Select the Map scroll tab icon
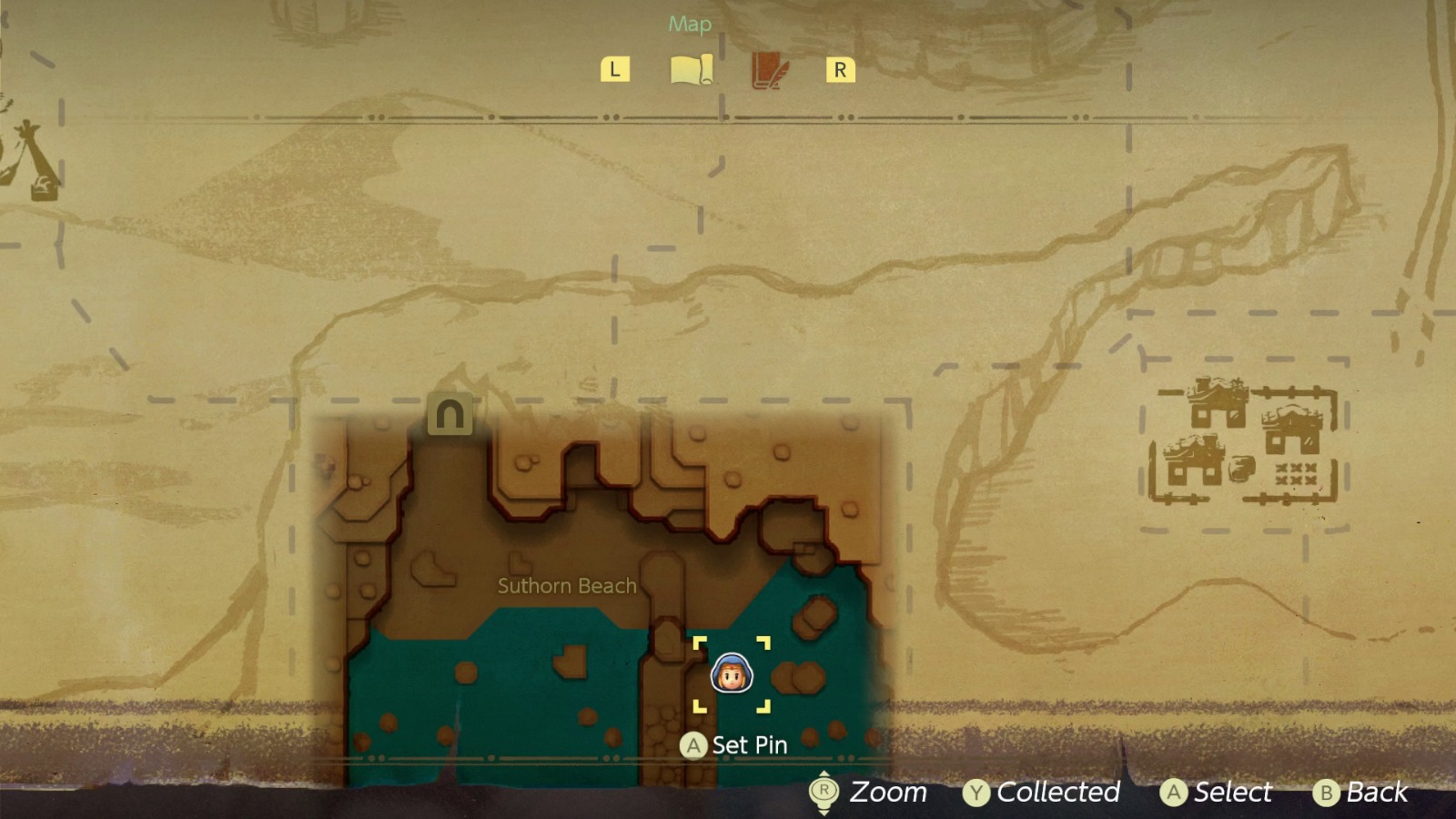The image size is (1456, 819). pyautogui.click(x=692, y=66)
